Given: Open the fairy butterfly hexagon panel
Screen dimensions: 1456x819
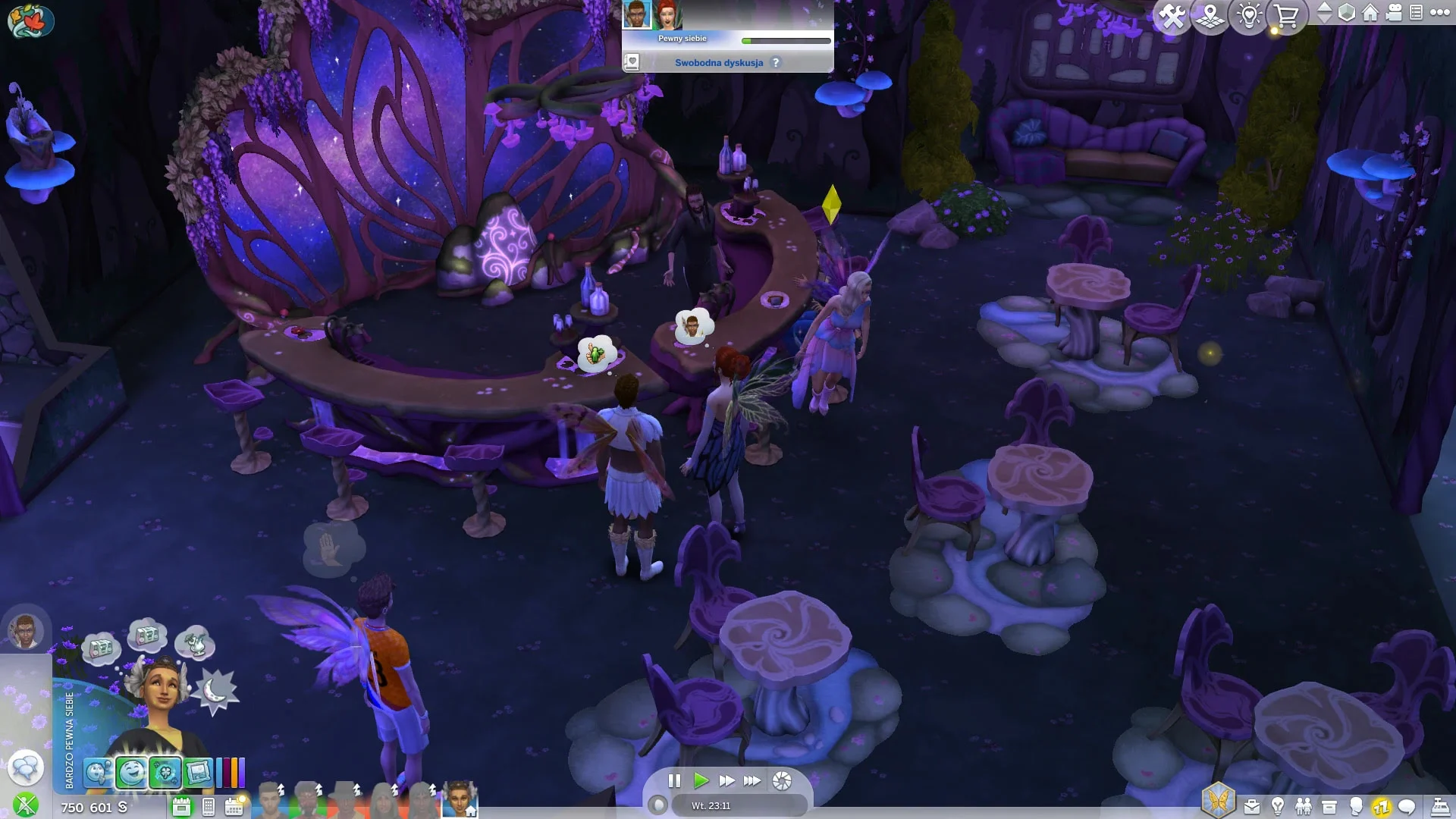Looking at the screenshot, I should click(x=1218, y=801).
